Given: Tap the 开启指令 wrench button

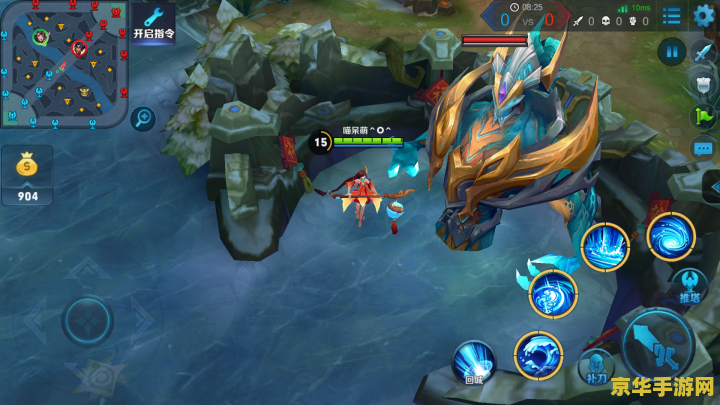Looking at the screenshot, I should click(x=153, y=21).
